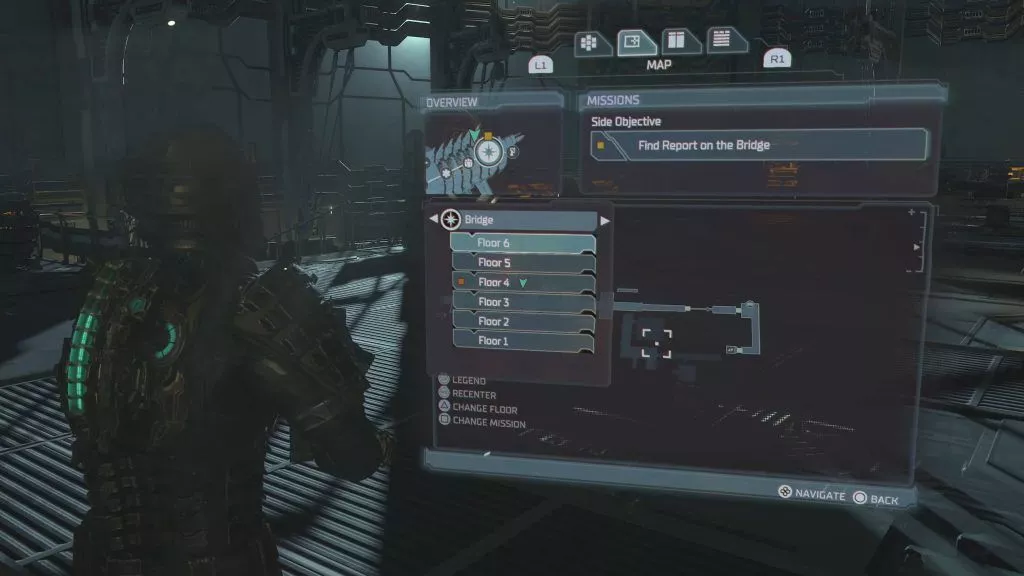
Task: Switch to the Map tab icon
Action: pyautogui.click(x=632, y=42)
